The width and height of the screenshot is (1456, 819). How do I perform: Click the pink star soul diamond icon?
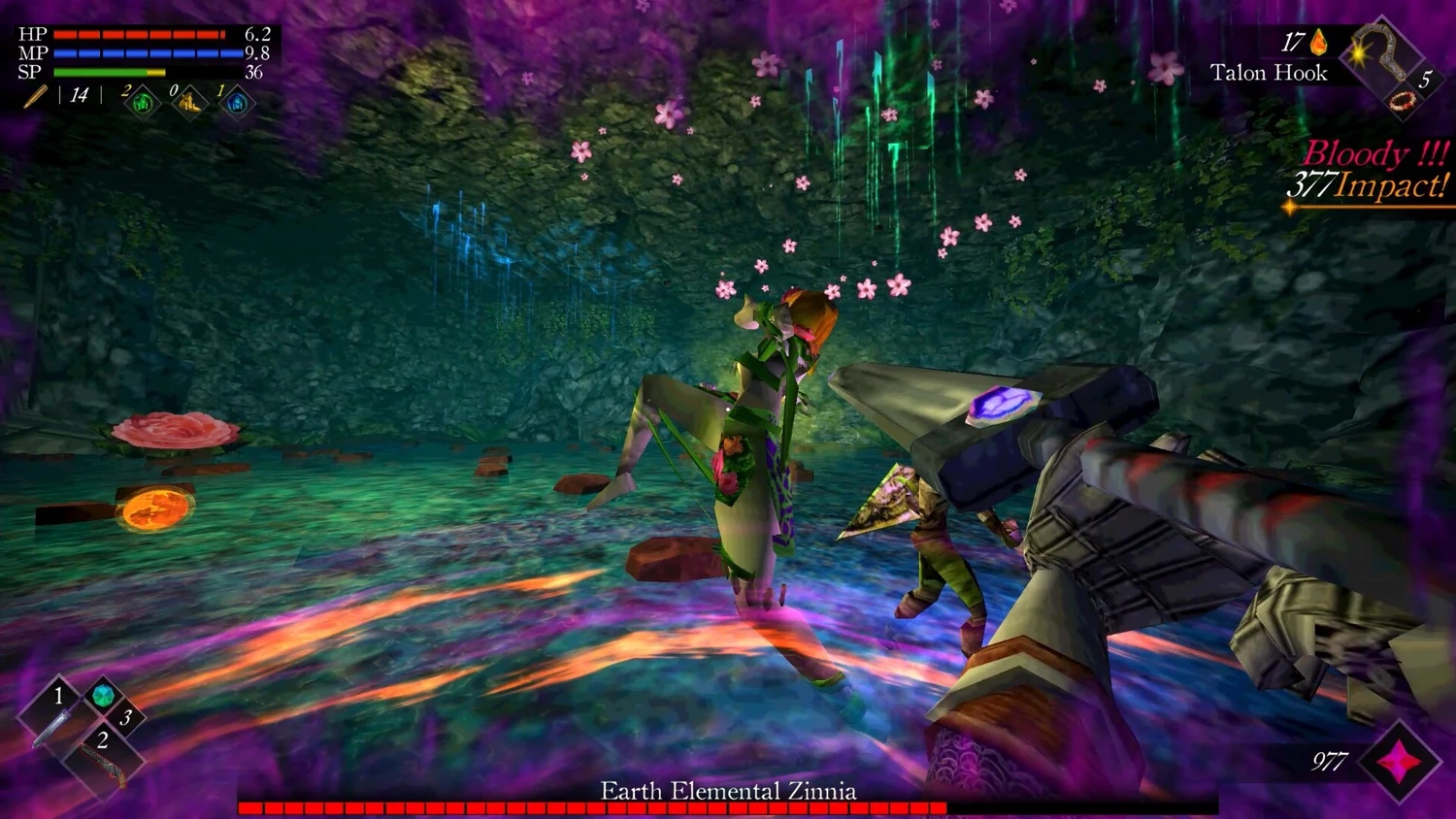[1399, 763]
